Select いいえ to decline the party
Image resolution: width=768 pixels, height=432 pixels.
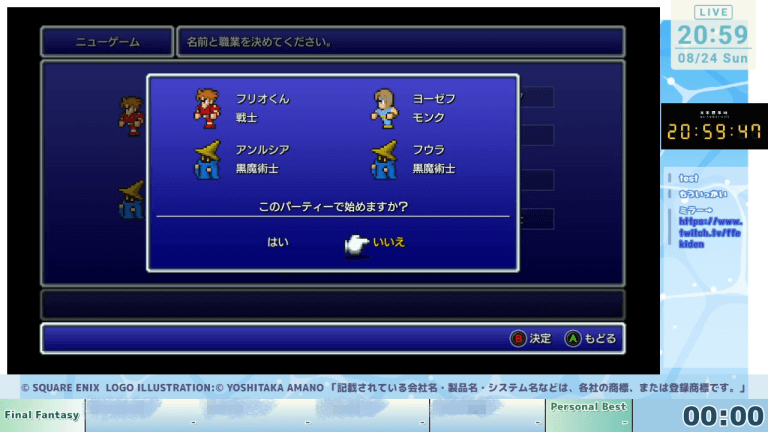389,242
